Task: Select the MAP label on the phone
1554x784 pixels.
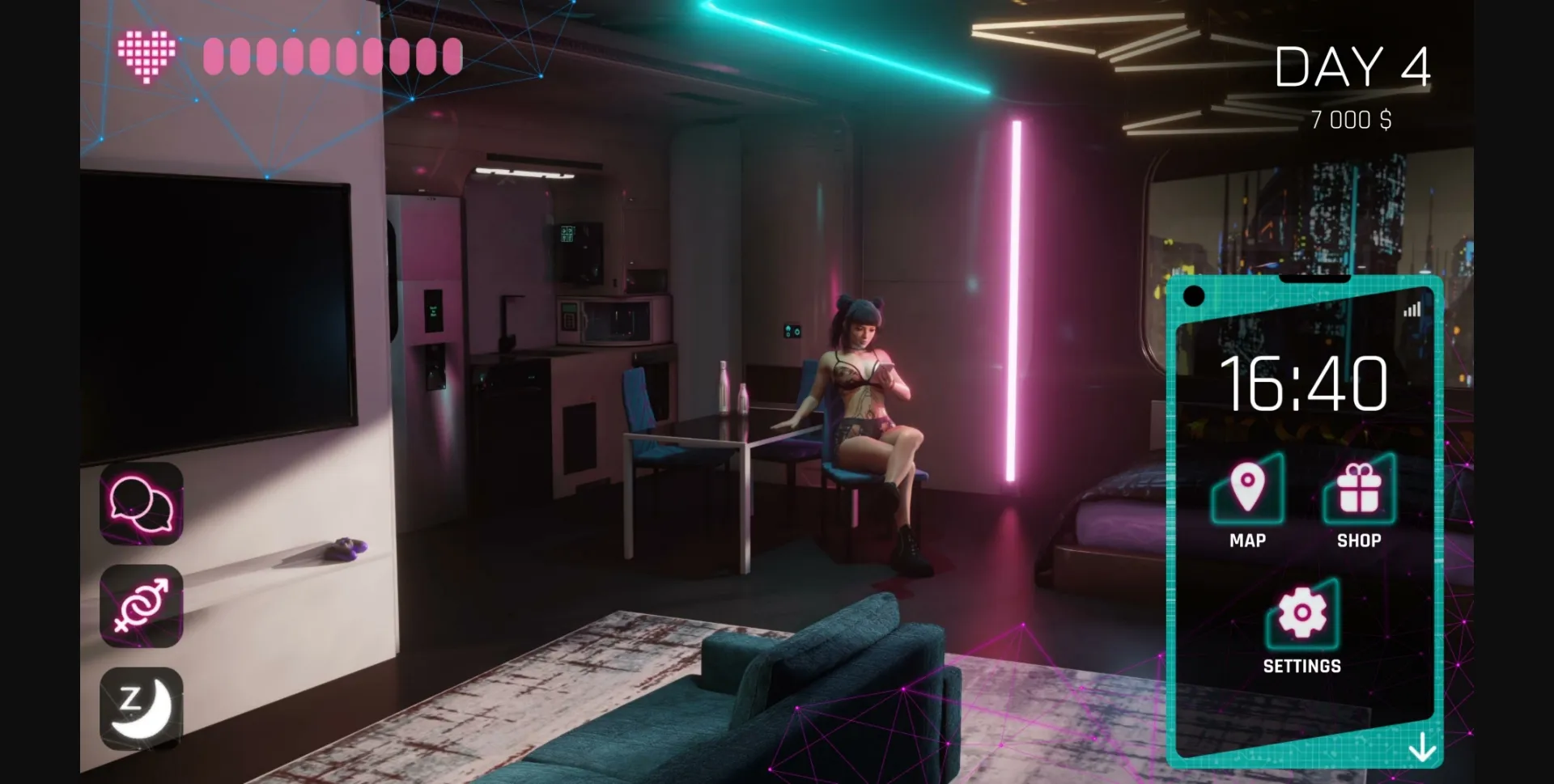Action: coord(1247,540)
